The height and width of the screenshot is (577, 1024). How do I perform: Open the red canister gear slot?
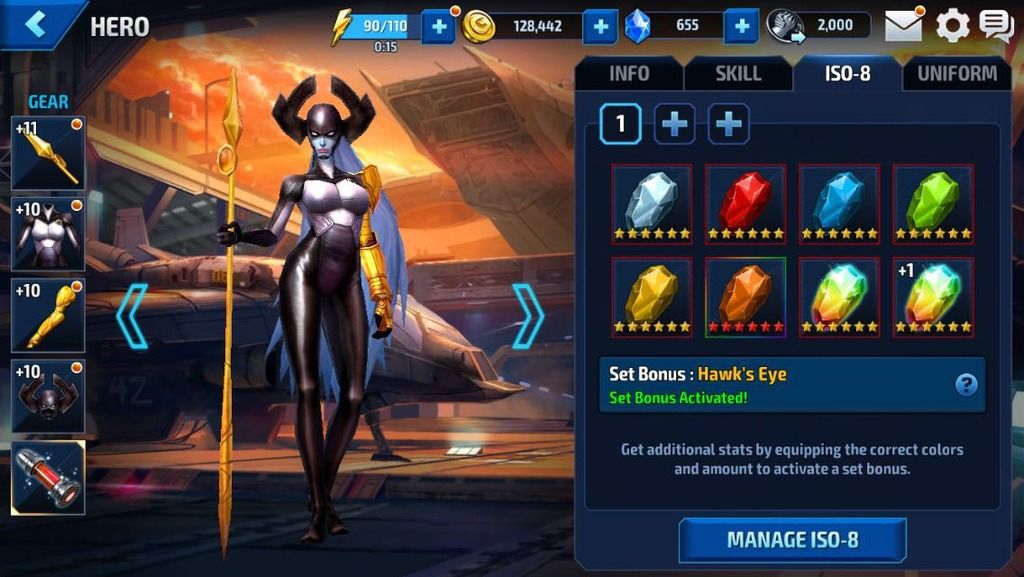click(48, 477)
